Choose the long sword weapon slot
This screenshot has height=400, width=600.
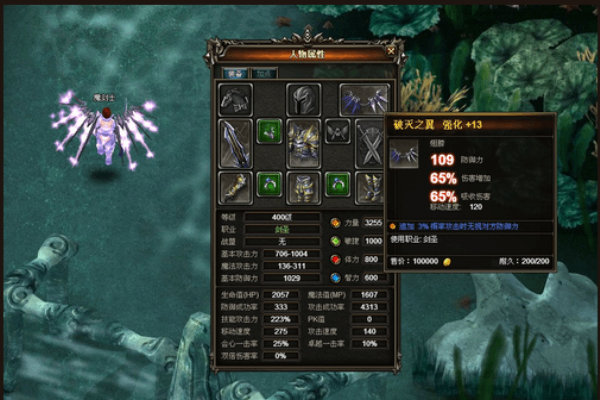click(236, 141)
